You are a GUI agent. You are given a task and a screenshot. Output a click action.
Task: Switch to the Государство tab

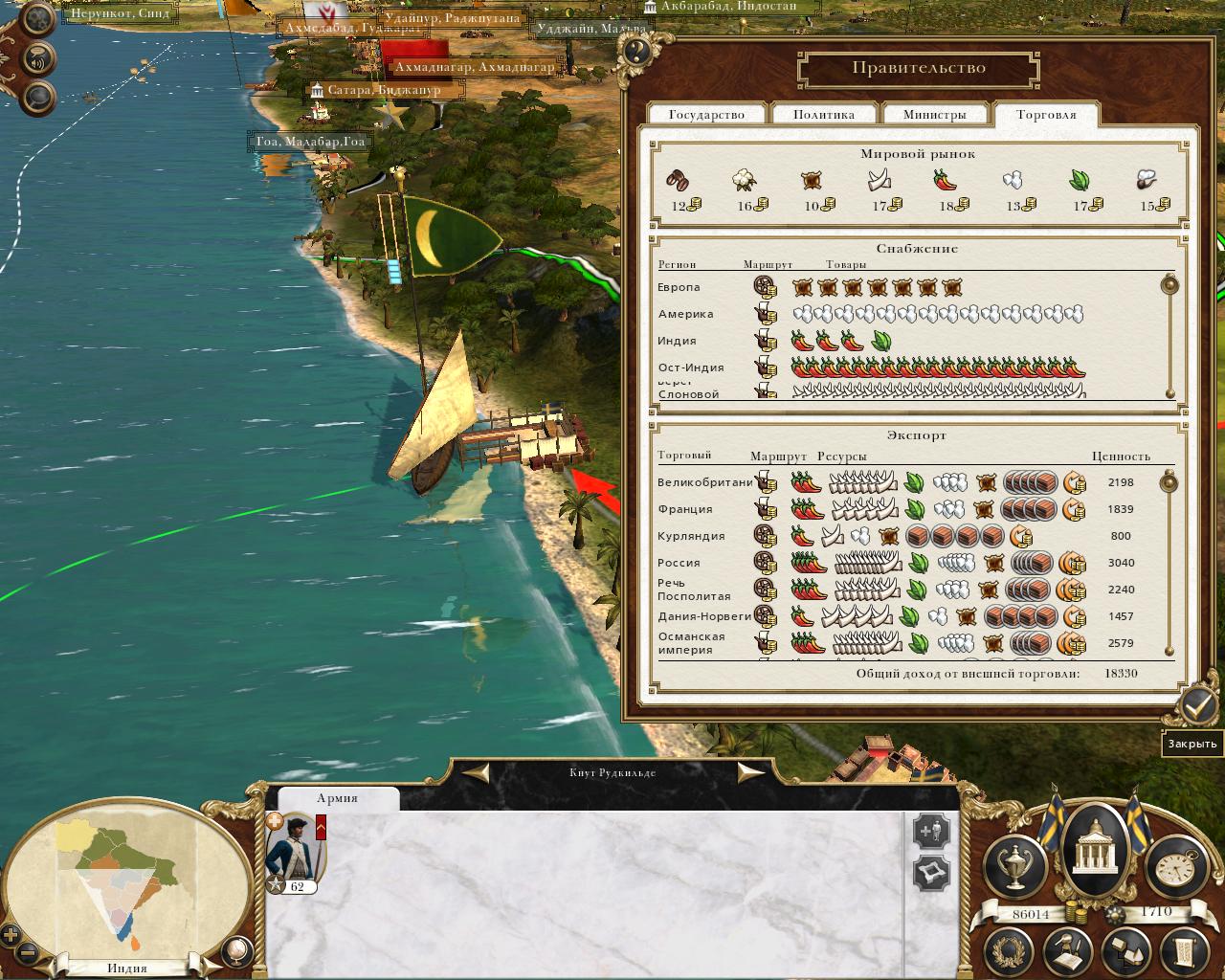point(706,115)
